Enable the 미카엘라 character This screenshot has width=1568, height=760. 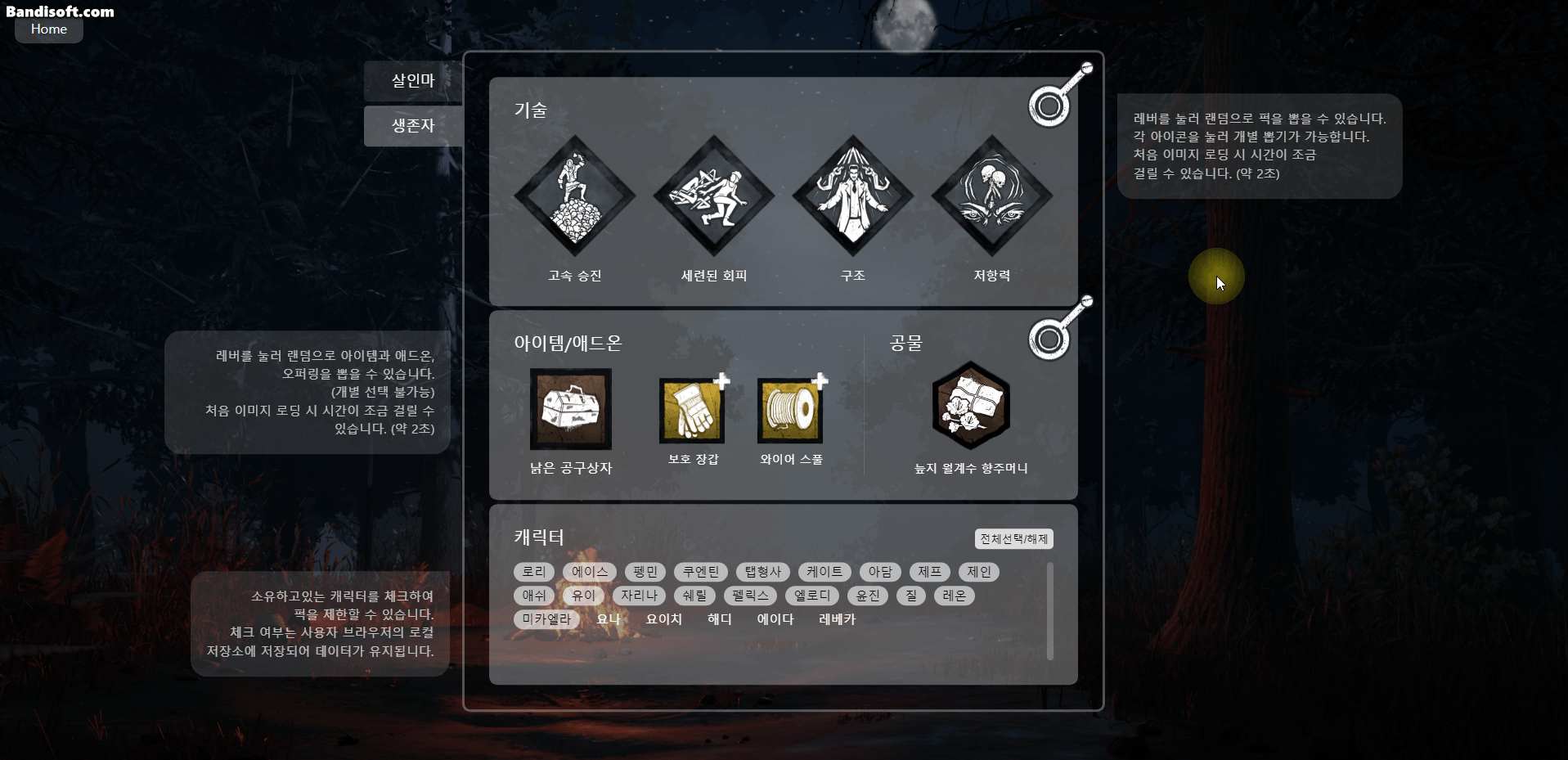coord(546,619)
